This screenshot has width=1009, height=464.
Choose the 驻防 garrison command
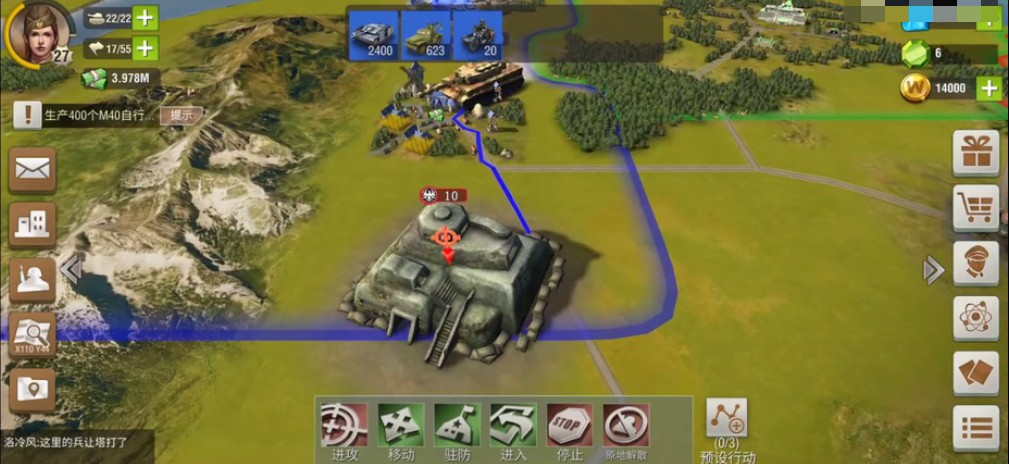(457, 430)
